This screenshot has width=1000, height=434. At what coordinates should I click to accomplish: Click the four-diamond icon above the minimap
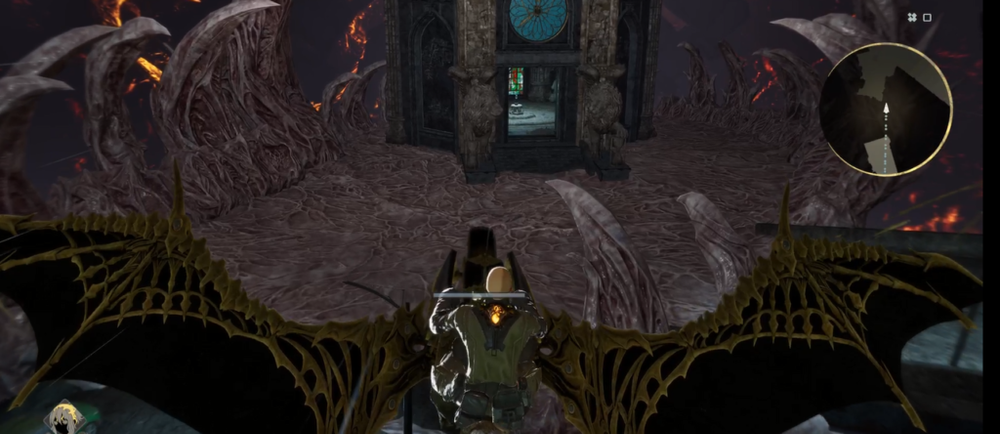coord(912,17)
